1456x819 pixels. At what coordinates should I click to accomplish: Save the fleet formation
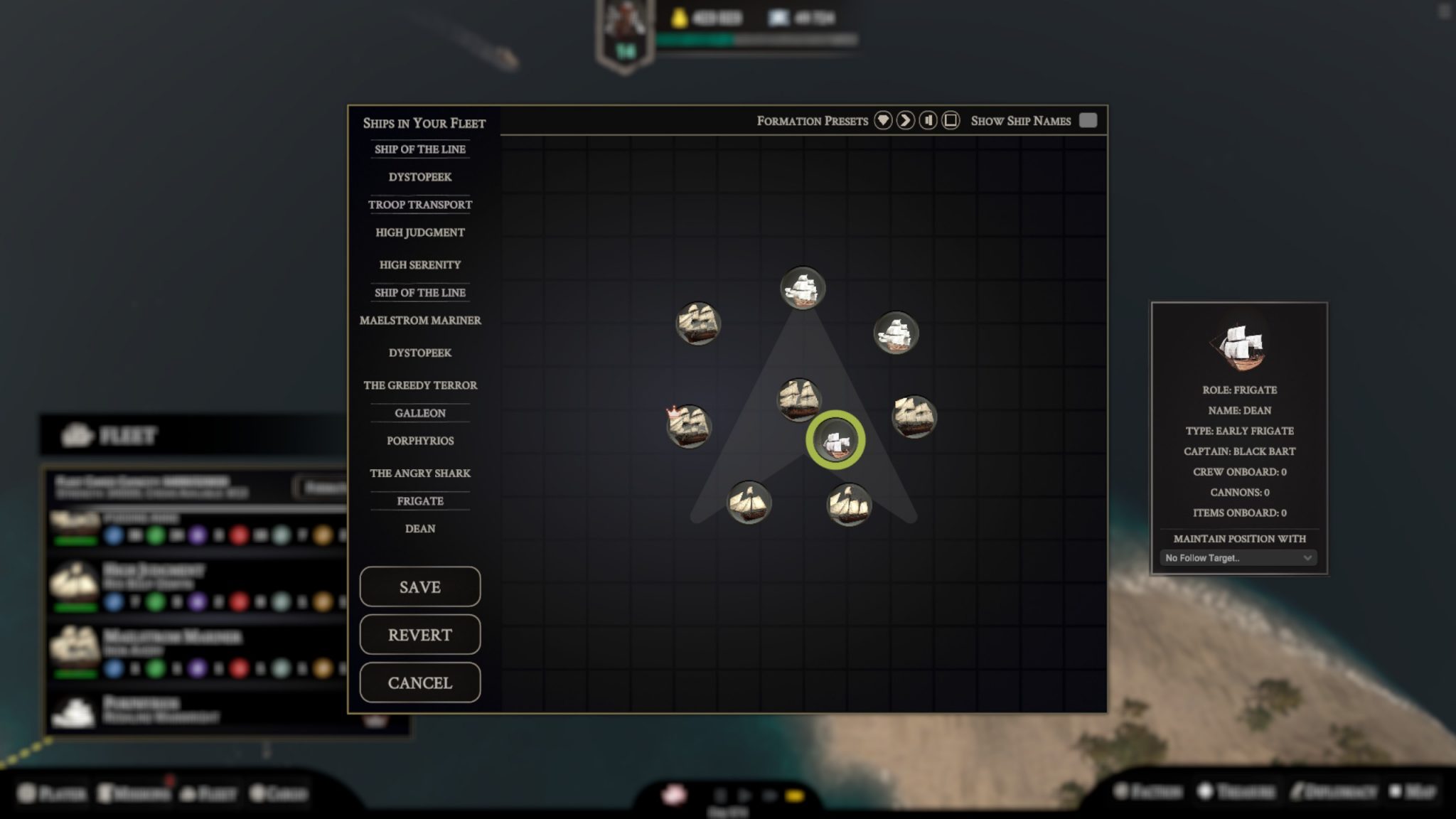419,587
